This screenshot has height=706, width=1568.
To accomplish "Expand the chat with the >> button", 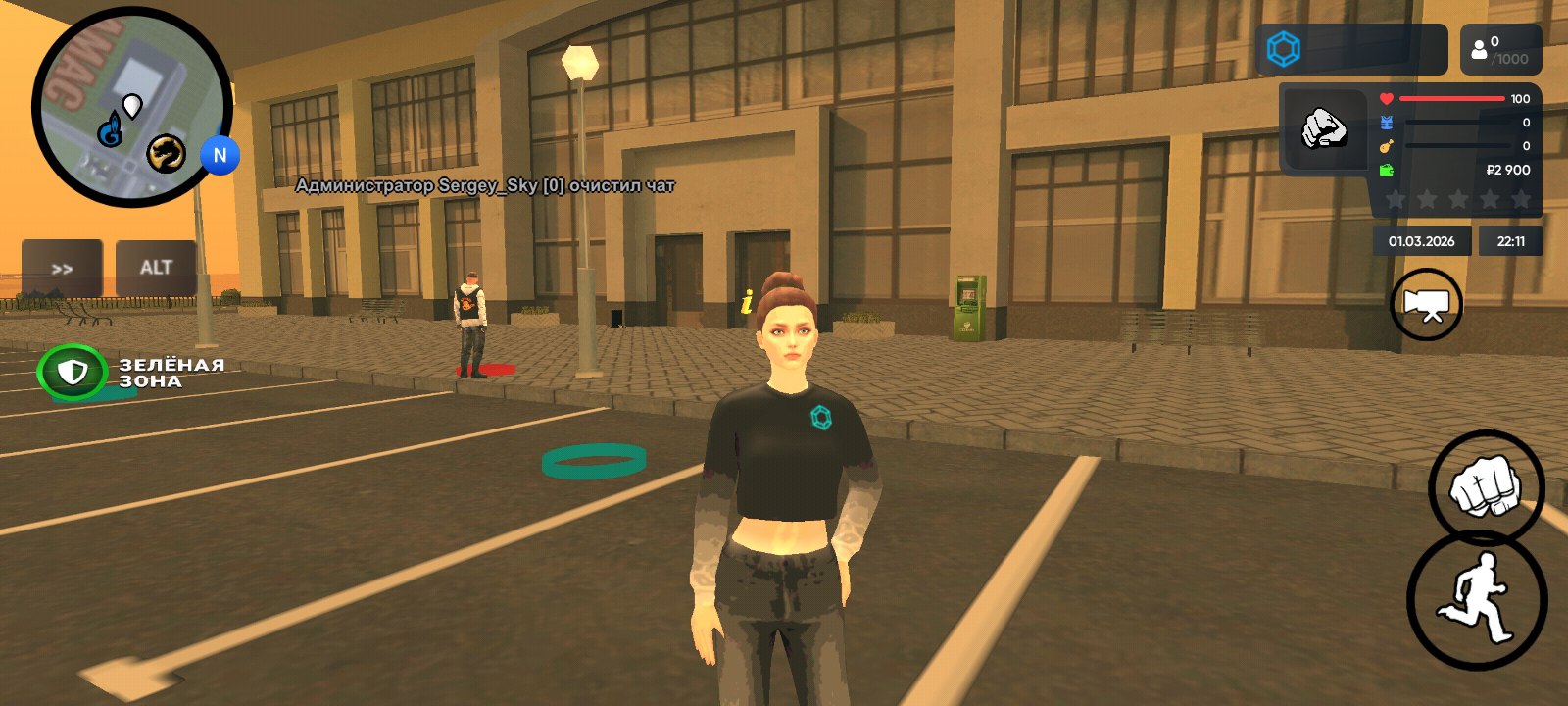I will coord(63,267).
